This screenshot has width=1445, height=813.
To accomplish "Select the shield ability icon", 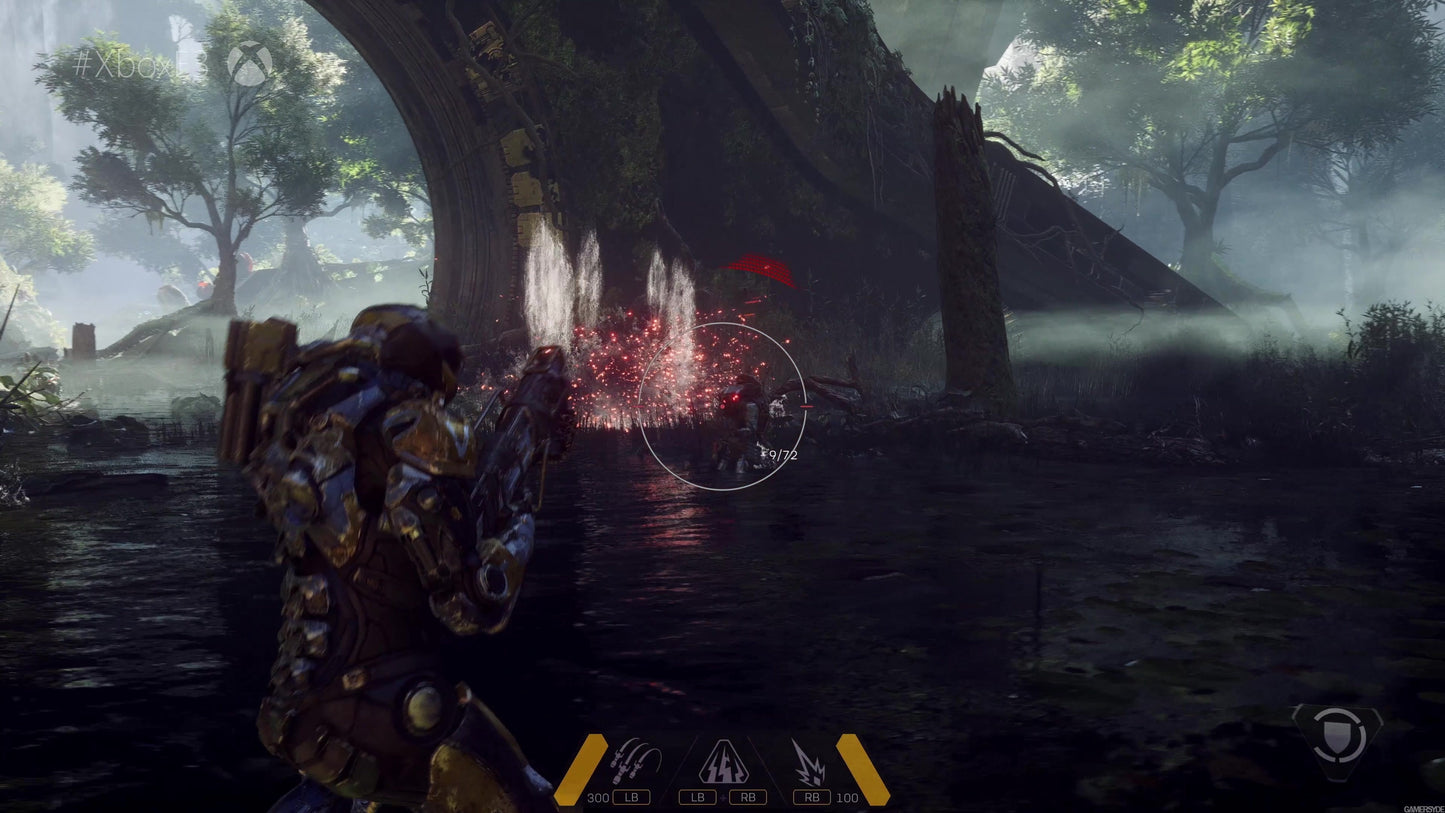I will (1335, 738).
